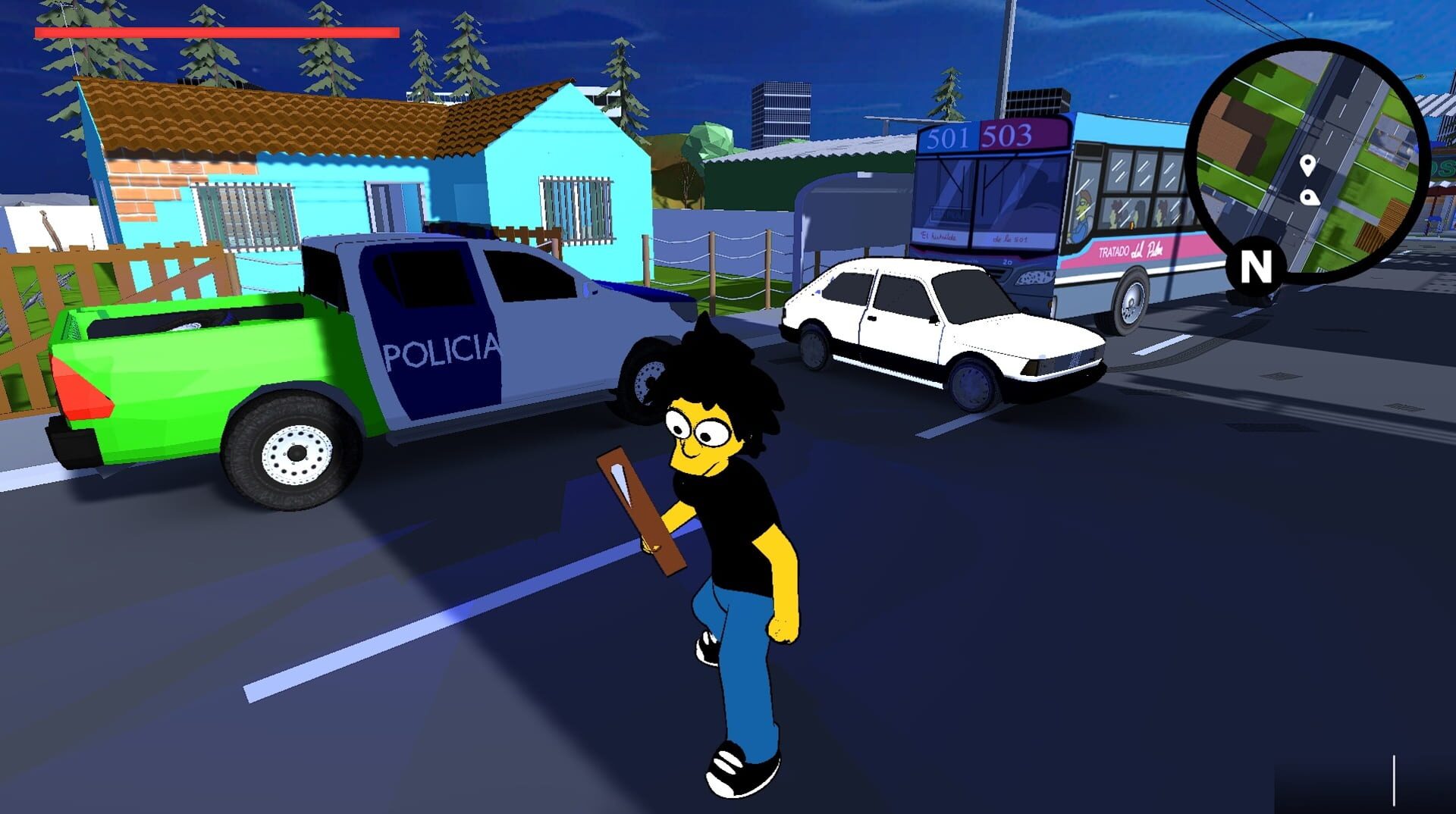Click the lower location pin on the minimap

point(1308,197)
